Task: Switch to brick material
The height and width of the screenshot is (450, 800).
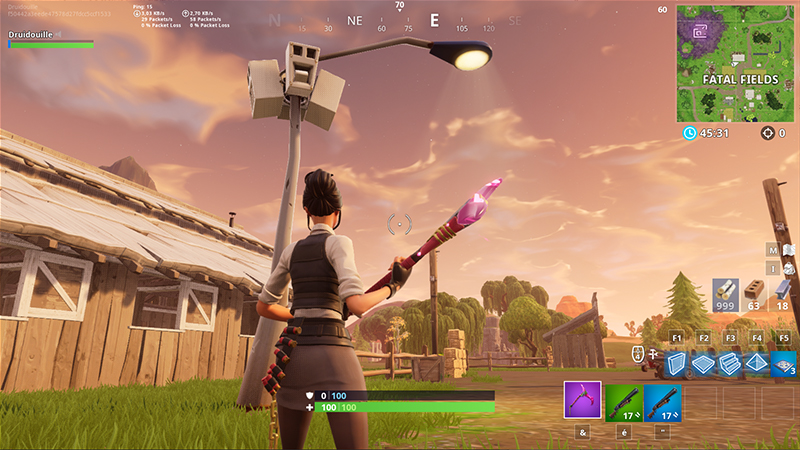Action: 755,293
